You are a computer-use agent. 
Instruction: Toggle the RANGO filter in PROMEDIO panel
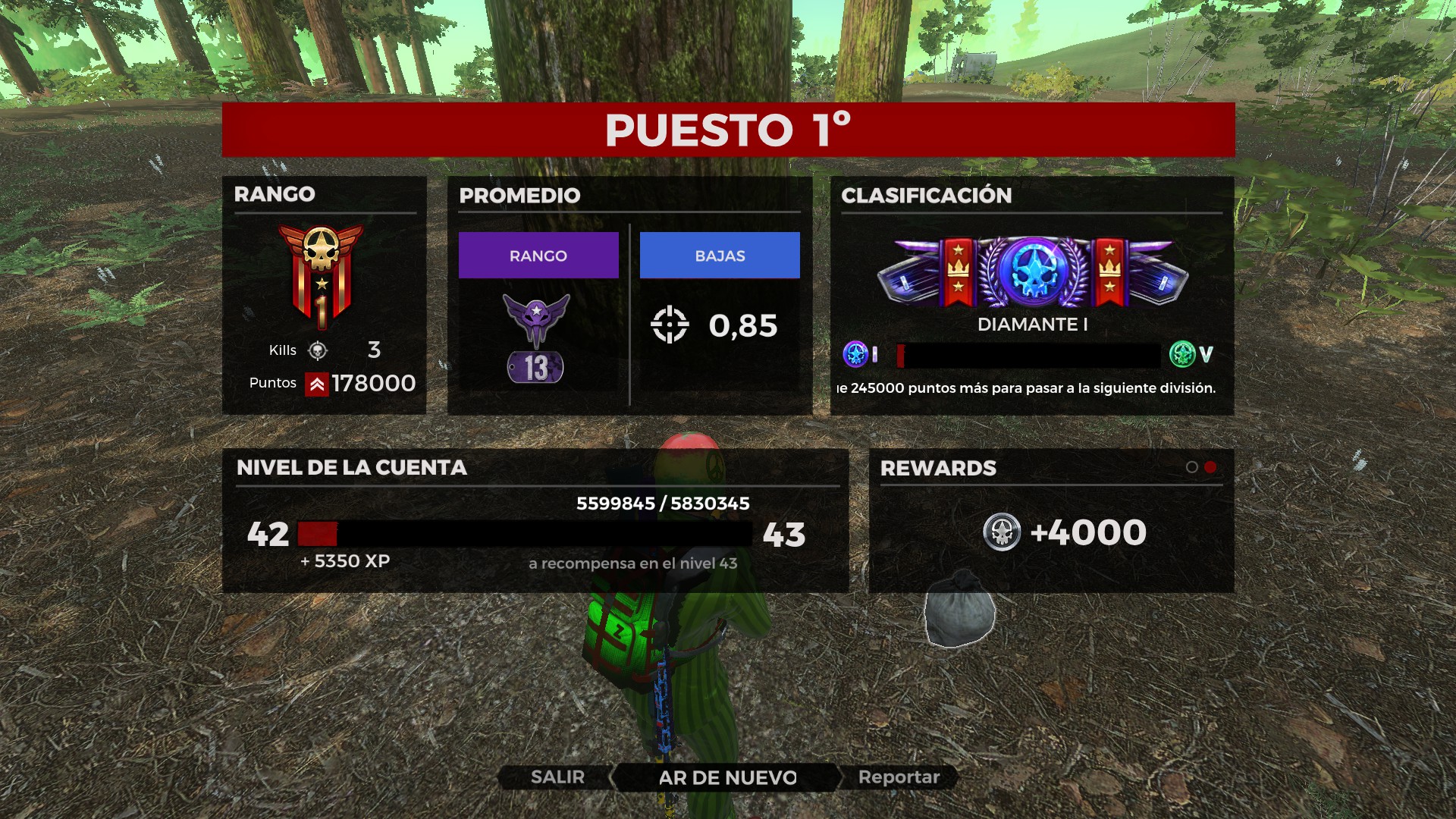coord(538,256)
